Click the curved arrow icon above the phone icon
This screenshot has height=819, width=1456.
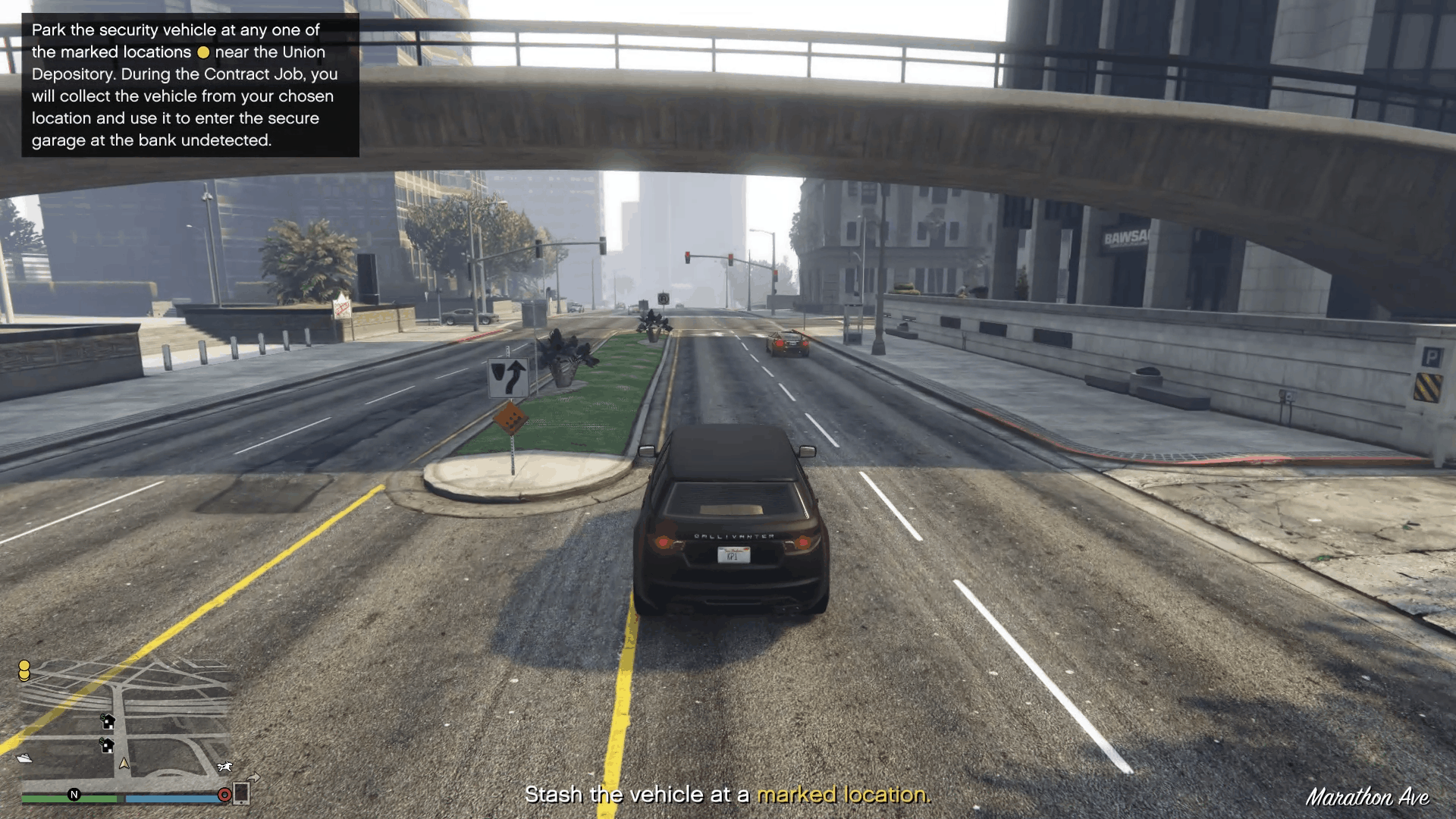pos(253,778)
